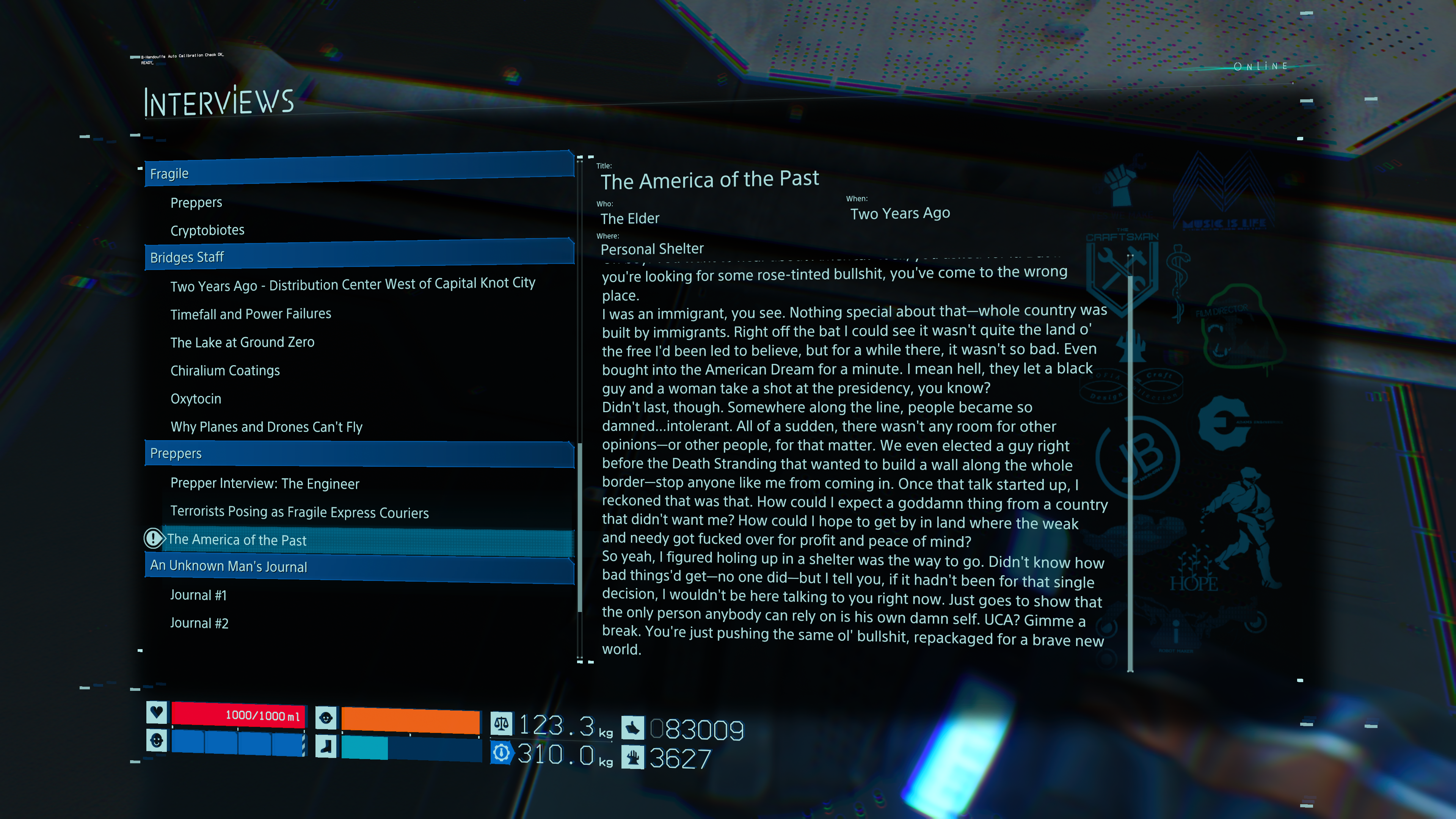Open the Oxytocin interview entry

click(x=196, y=399)
